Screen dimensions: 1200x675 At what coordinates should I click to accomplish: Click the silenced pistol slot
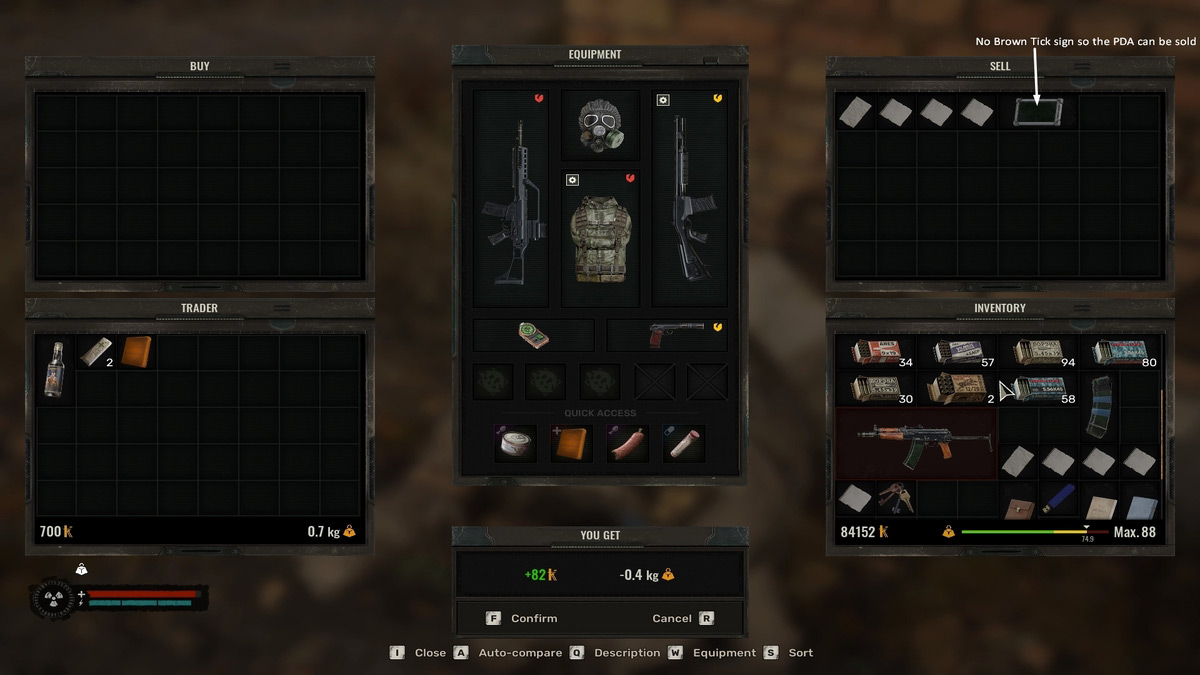pos(666,335)
